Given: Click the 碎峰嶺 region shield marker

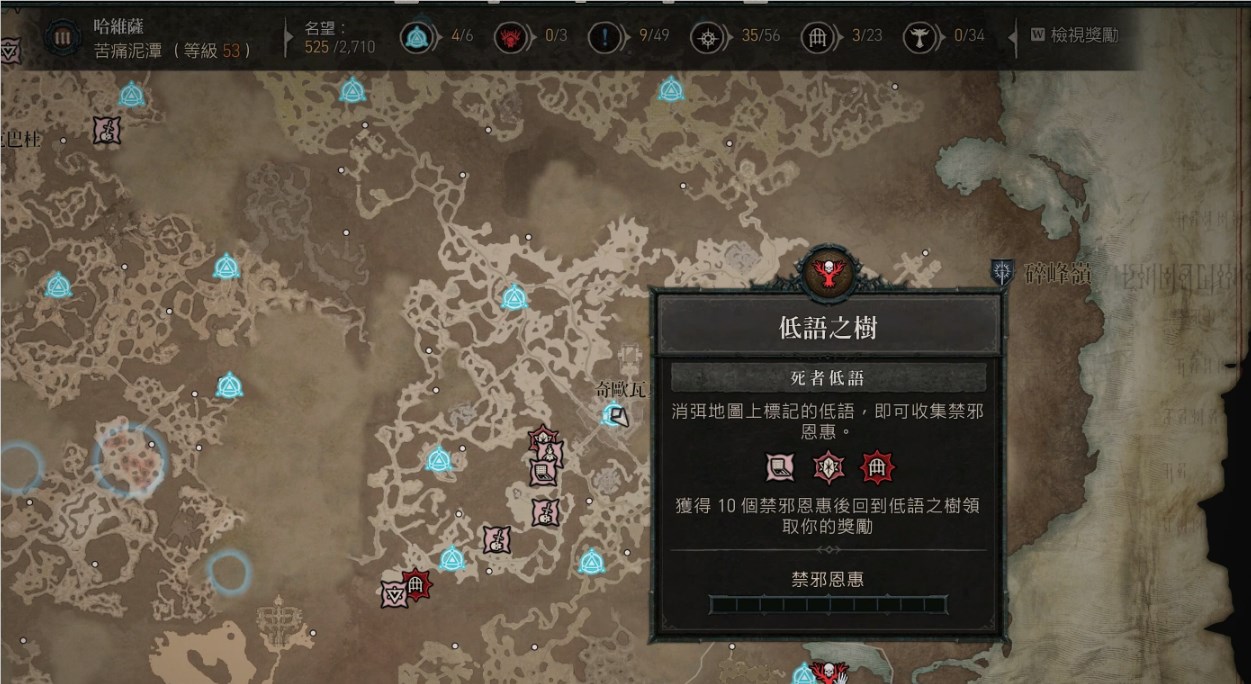Looking at the screenshot, I should click(x=1002, y=271).
